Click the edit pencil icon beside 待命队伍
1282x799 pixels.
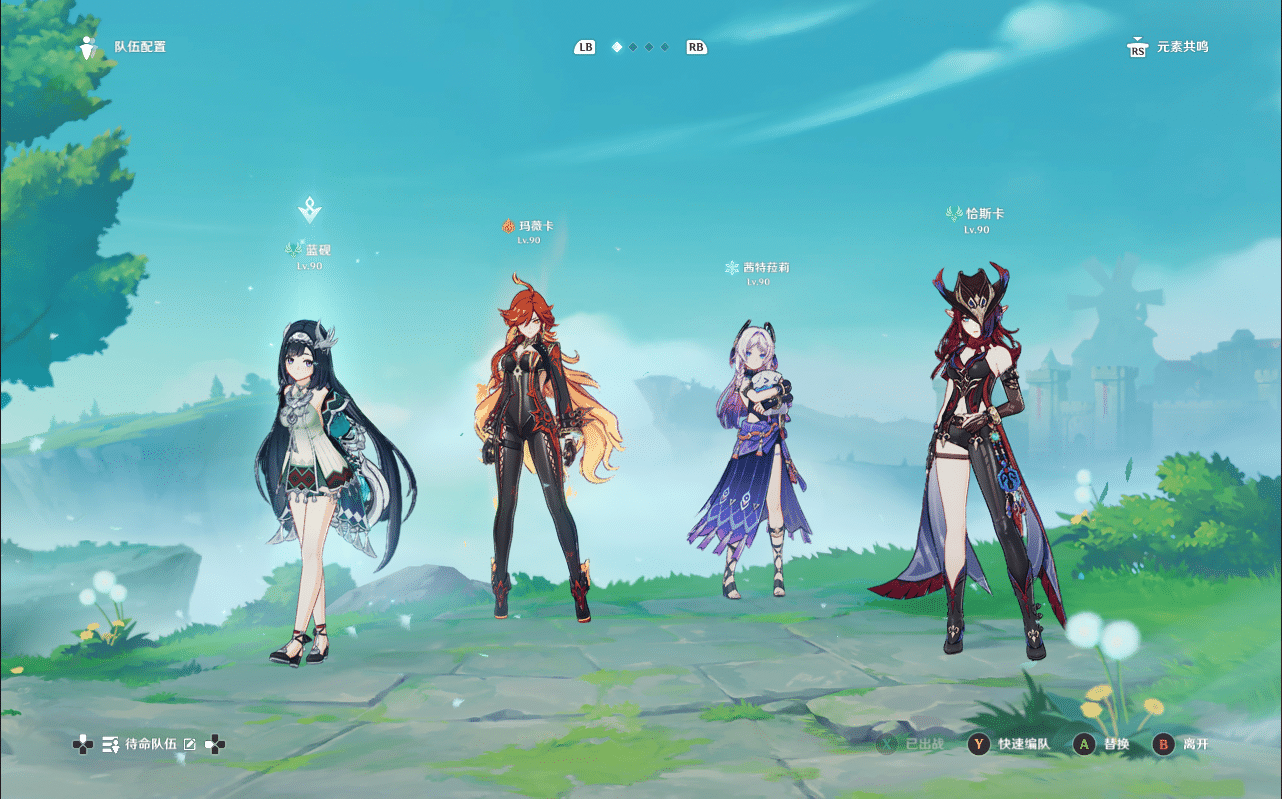point(190,744)
